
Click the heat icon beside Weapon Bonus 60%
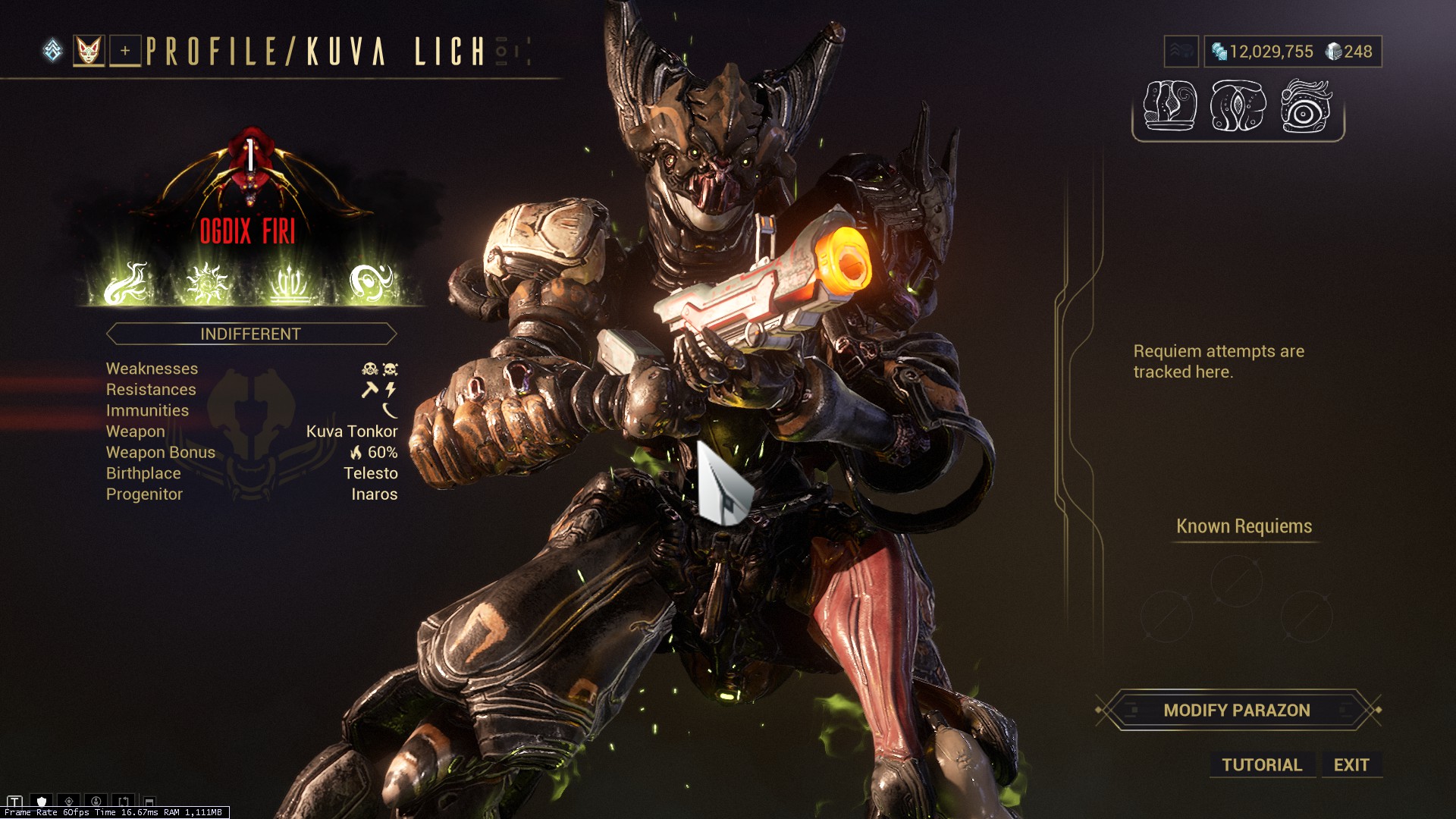355,452
